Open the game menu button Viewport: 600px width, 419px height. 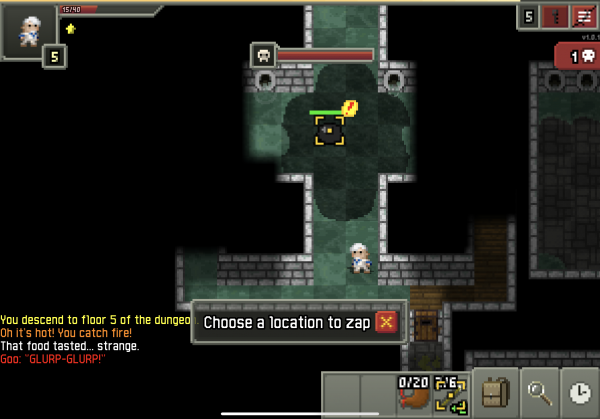point(582,17)
